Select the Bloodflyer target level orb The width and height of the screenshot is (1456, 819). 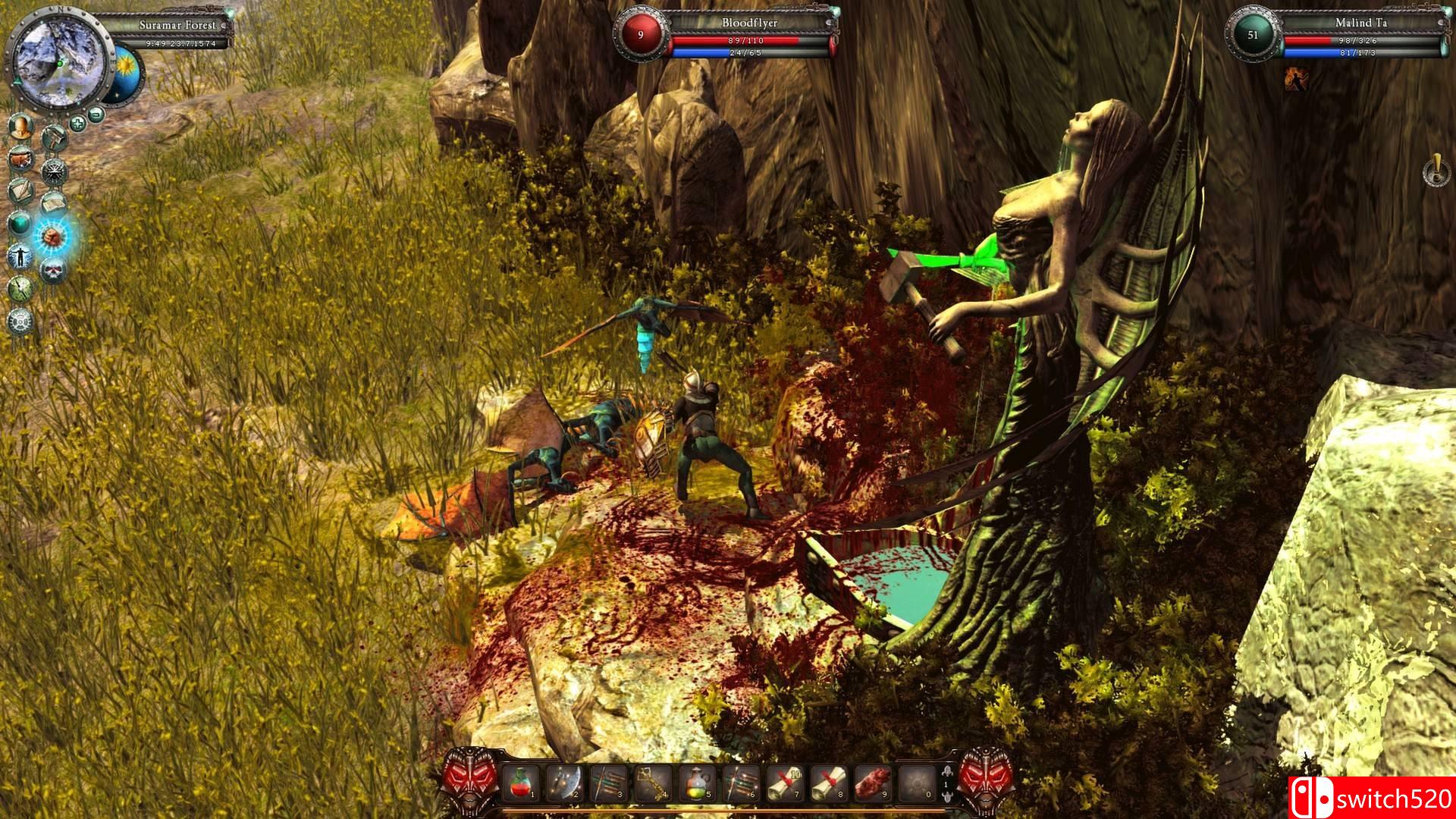click(x=641, y=35)
